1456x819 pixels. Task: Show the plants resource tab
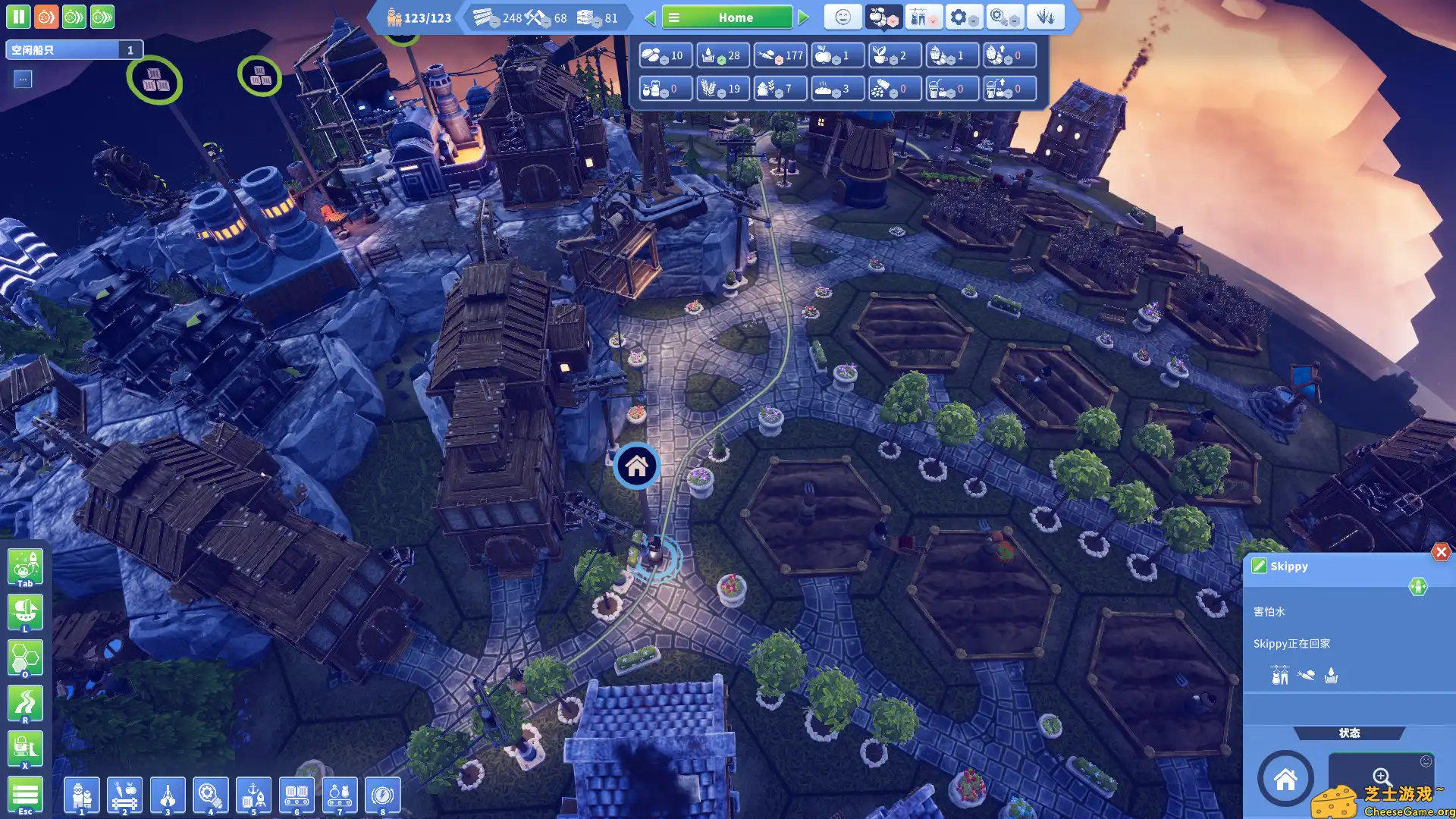1045,17
